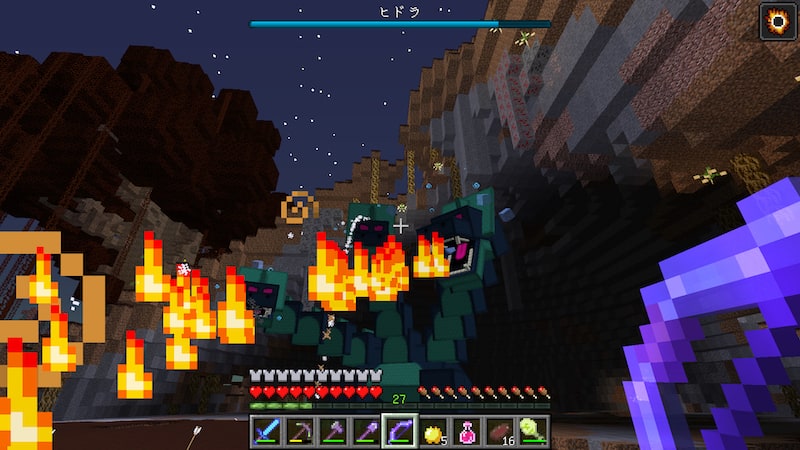The height and width of the screenshot is (450, 800).
Task: Select the pink potion hotbar slot
Action: [466, 431]
